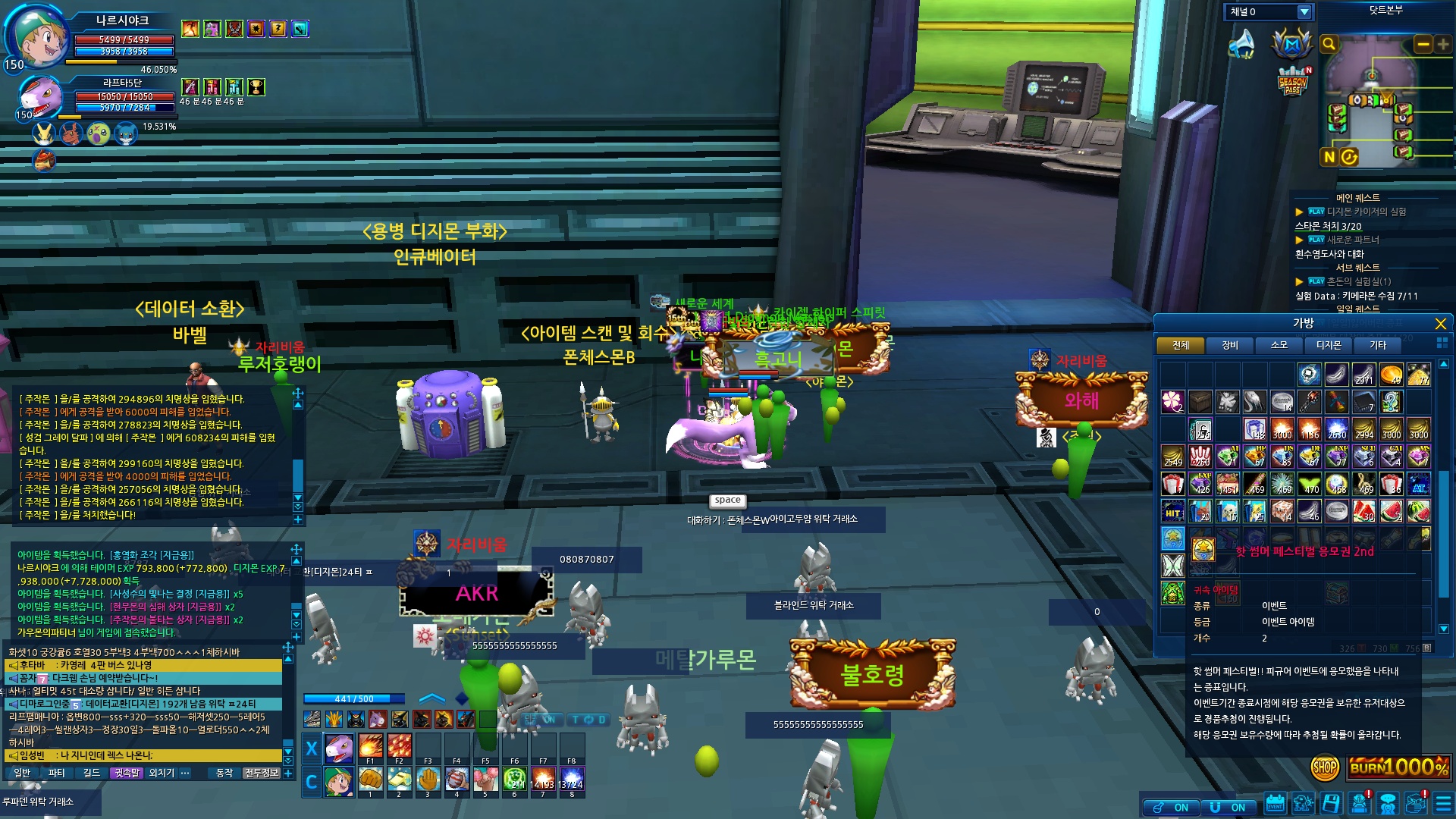The height and width of the screenshot is (819, 1456).
Task: Open the 소모 consumables tab
Action: tap(1279, 345)
